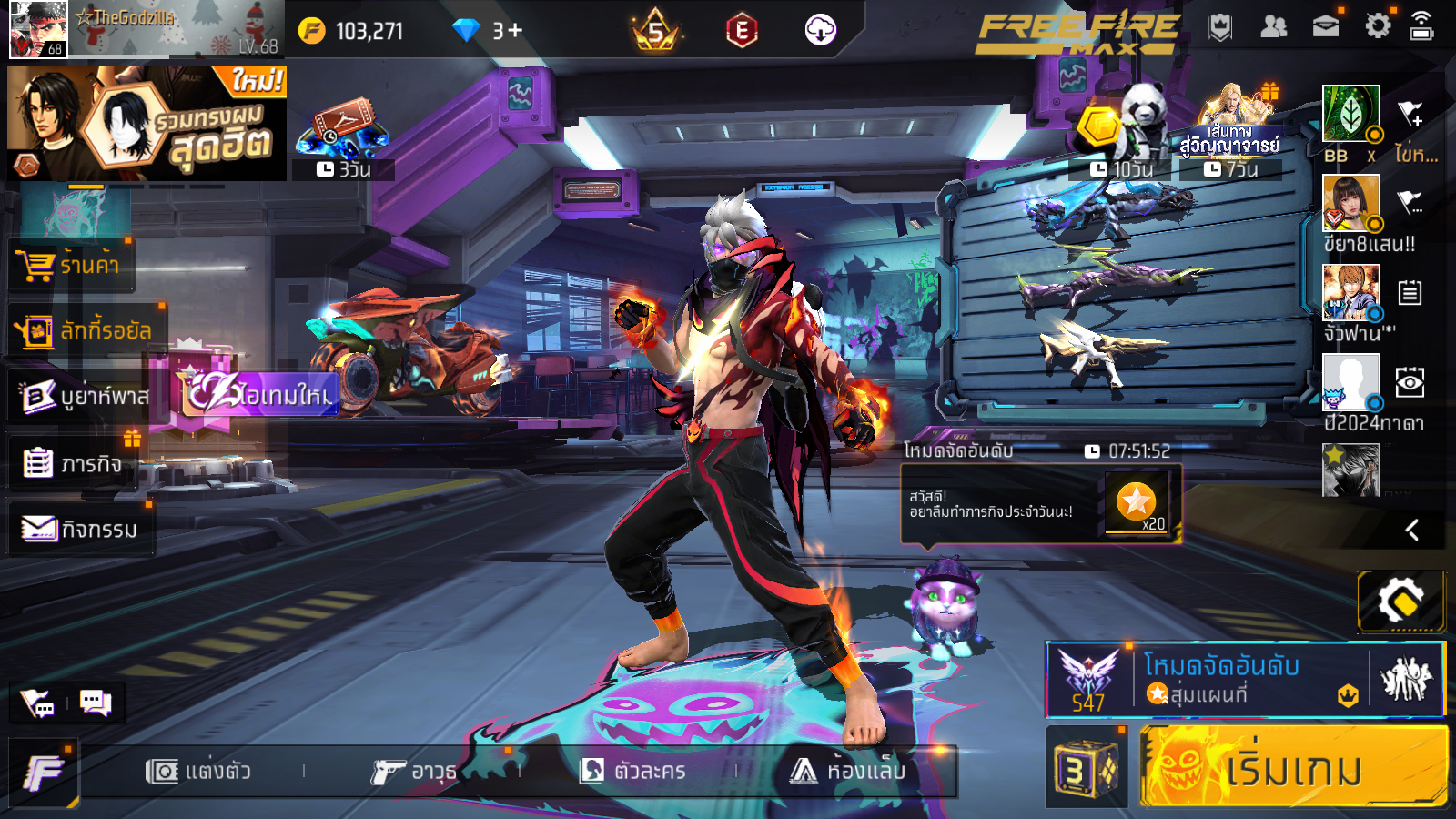Screen dimensions: 1456x819
Task: Switch to the อาวุธ weapons tab
Action: coord(414,772)
